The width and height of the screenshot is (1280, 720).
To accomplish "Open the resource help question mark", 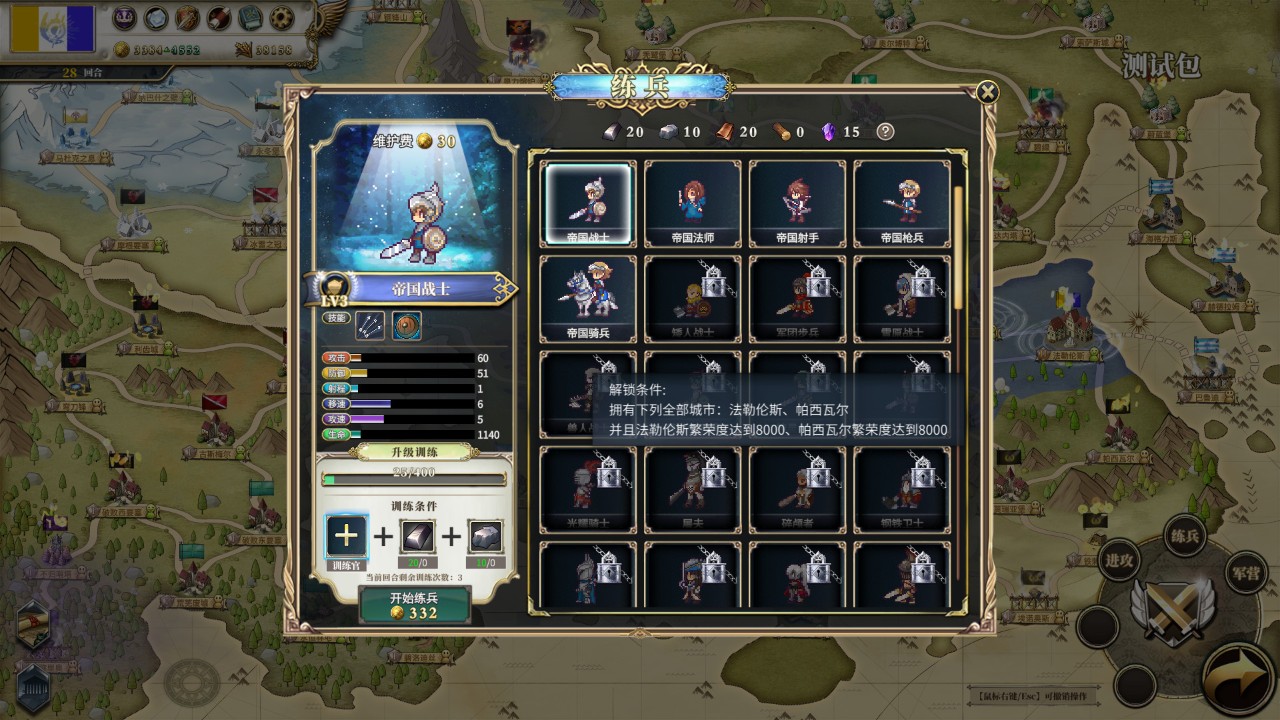I will coord(885,131).
